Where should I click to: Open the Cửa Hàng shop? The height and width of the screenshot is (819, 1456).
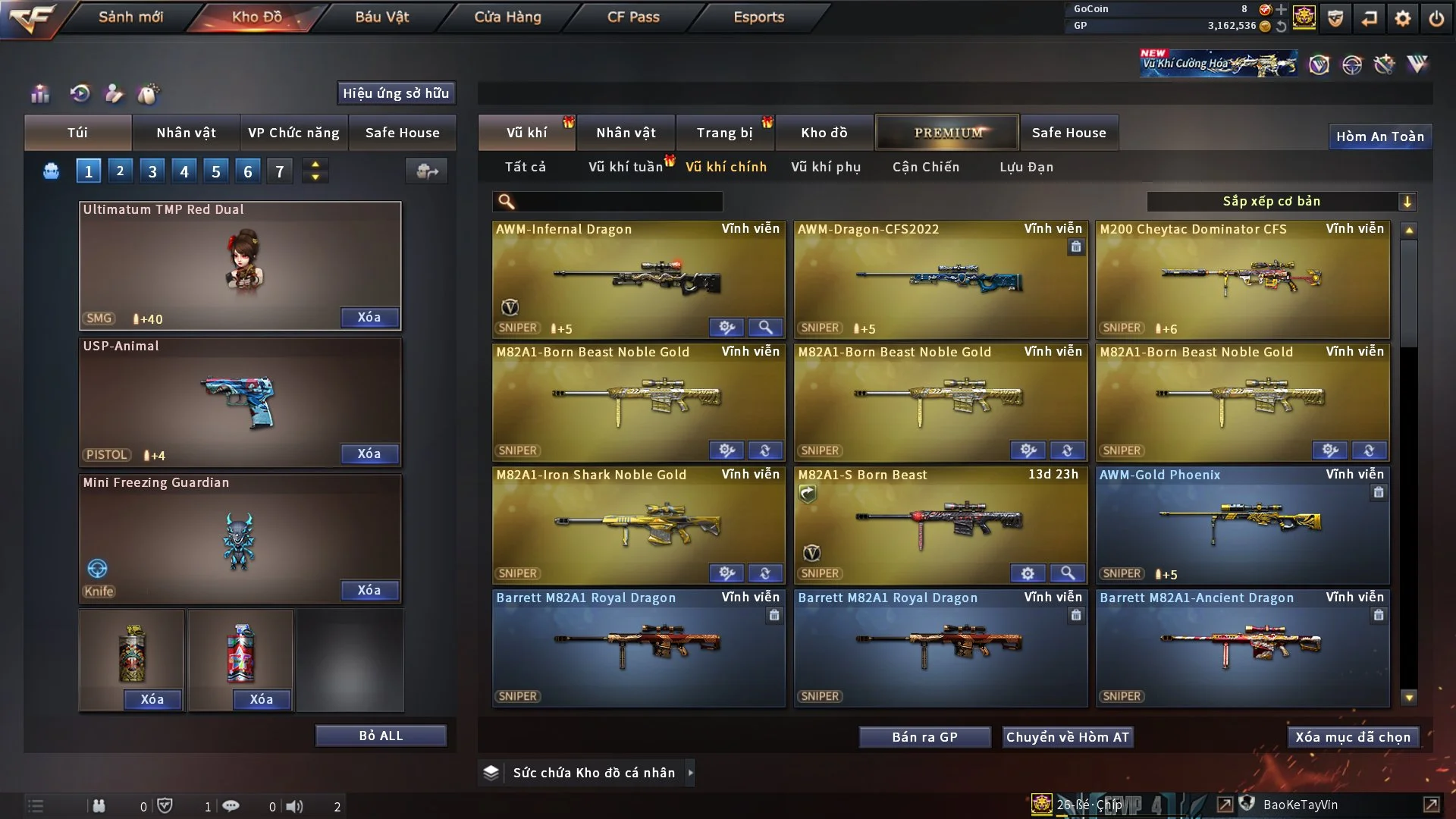pyautogui.click(x=507, y=17)
